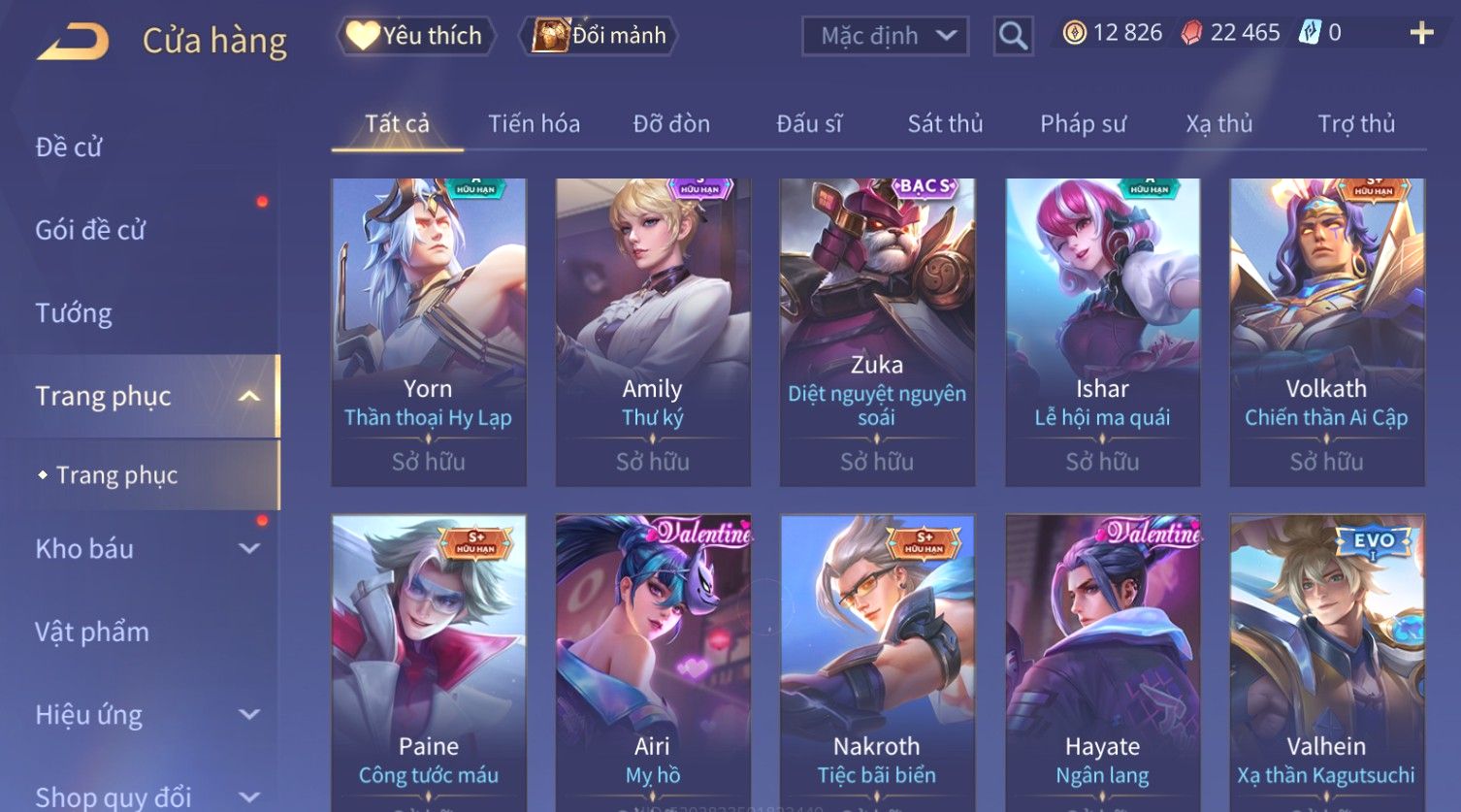View the Zuka Diệt nguyệt nguyên soái skin
Screen dimensions: 1461x812
pyautogui.click(x=877, y=330)
